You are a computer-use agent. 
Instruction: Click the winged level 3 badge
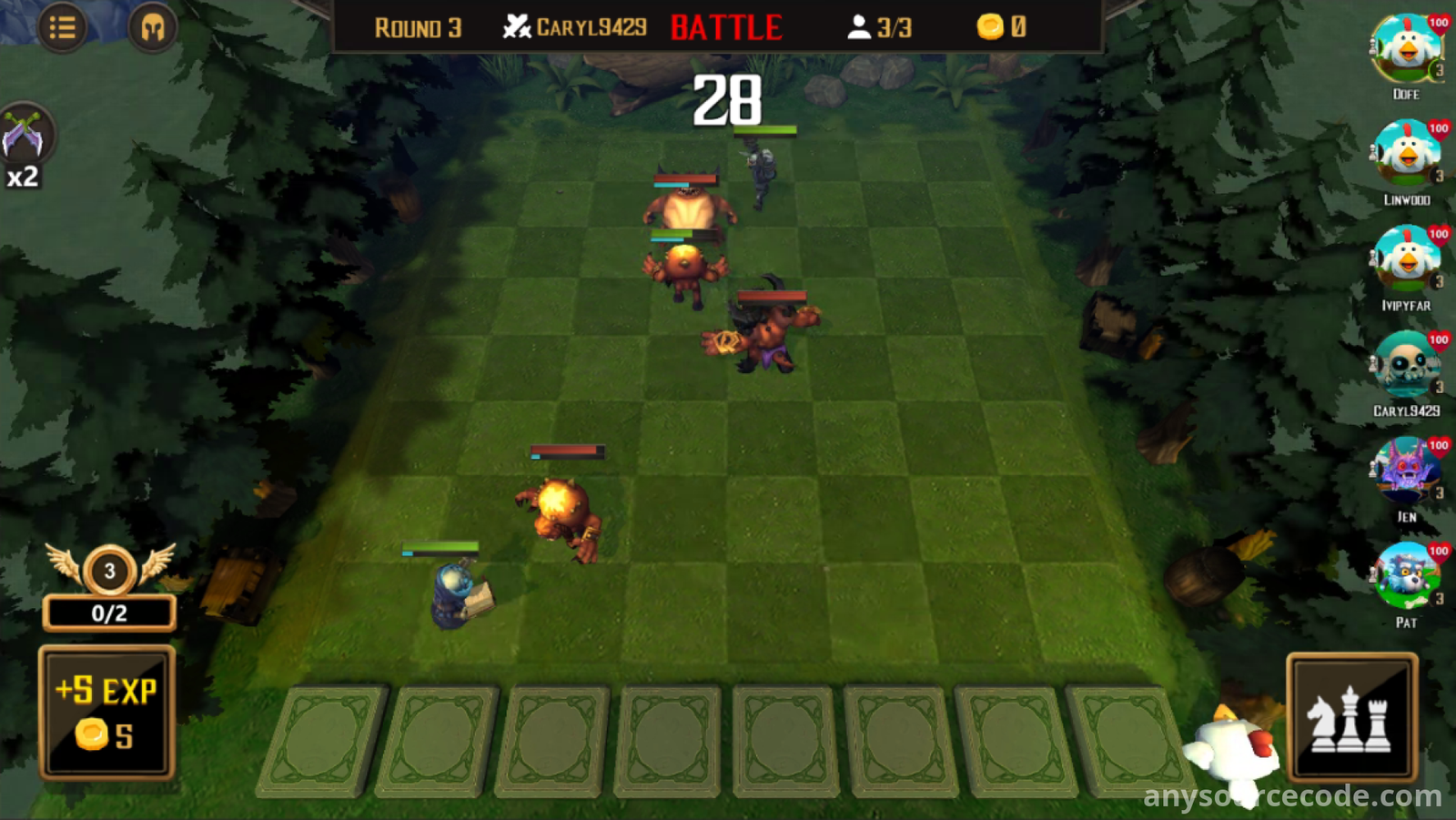click(x=109, y=571)
